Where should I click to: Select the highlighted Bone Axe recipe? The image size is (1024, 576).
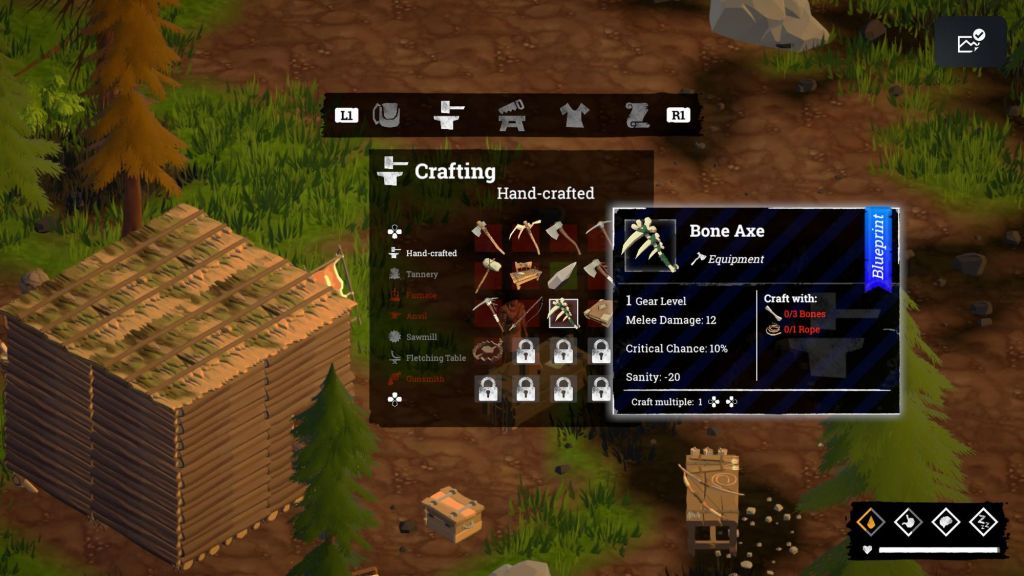coord(563,313)
